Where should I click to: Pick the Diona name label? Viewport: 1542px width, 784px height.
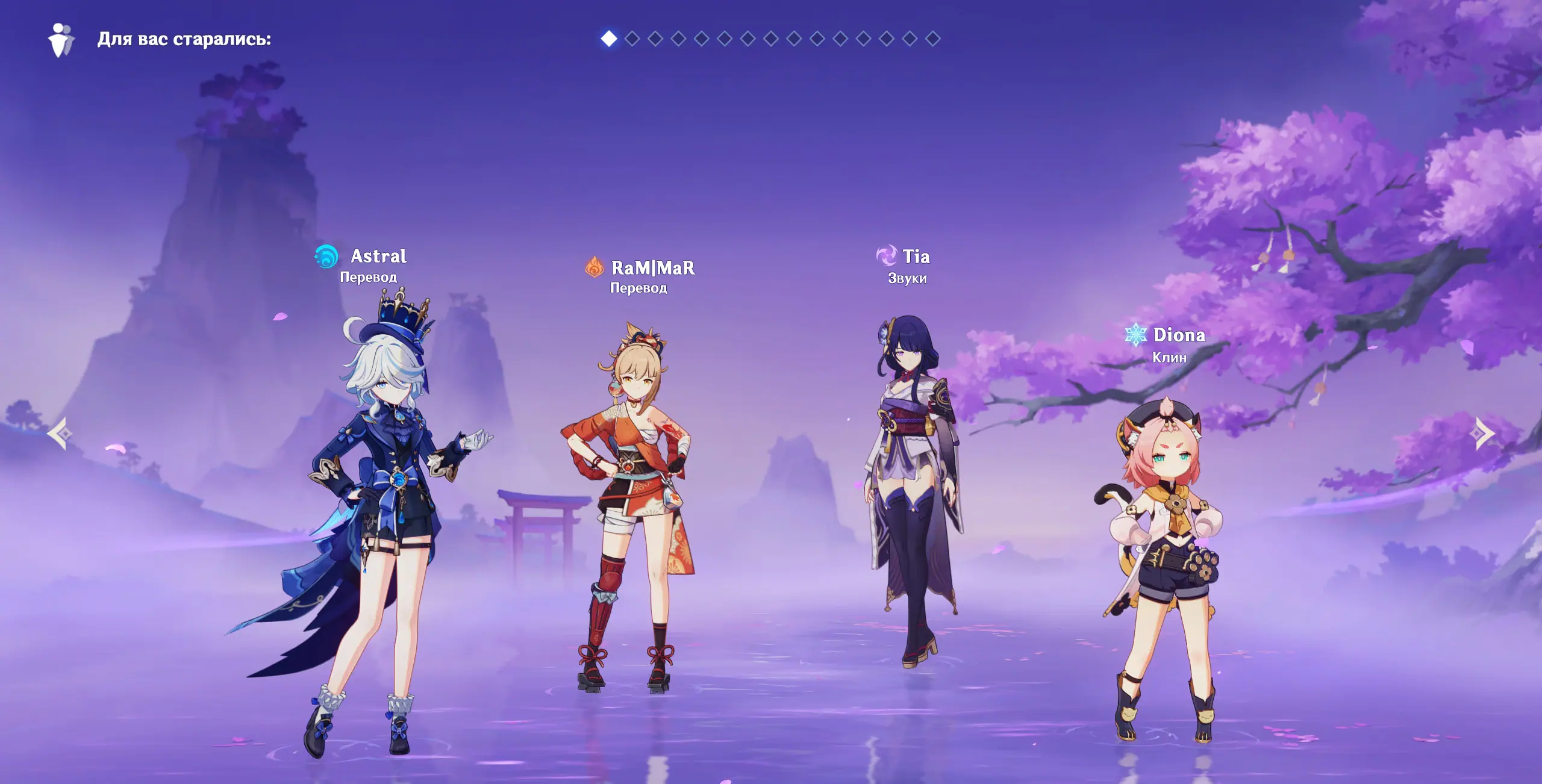click(1179, 335)
